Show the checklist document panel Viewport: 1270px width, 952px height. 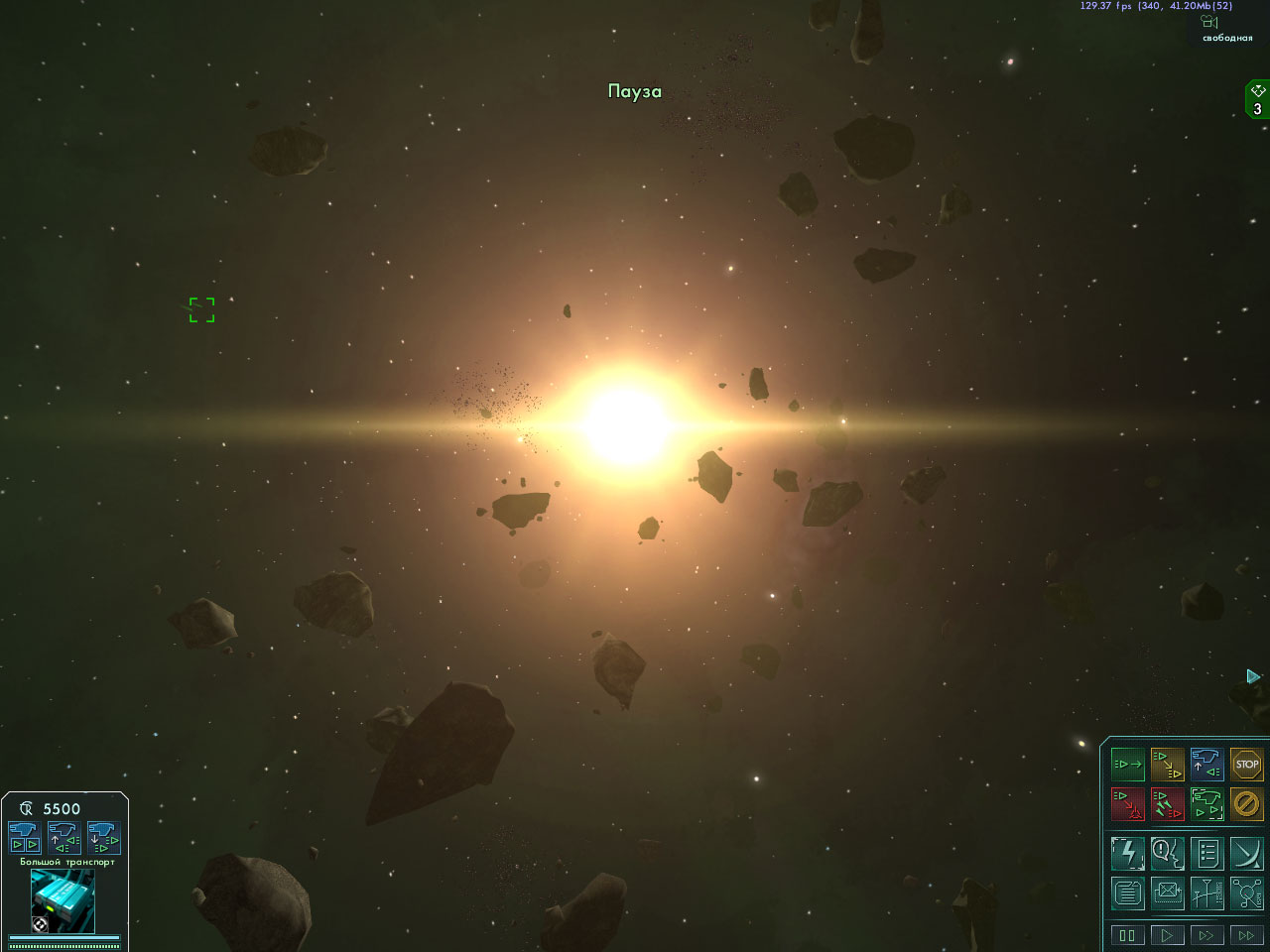1206,853
